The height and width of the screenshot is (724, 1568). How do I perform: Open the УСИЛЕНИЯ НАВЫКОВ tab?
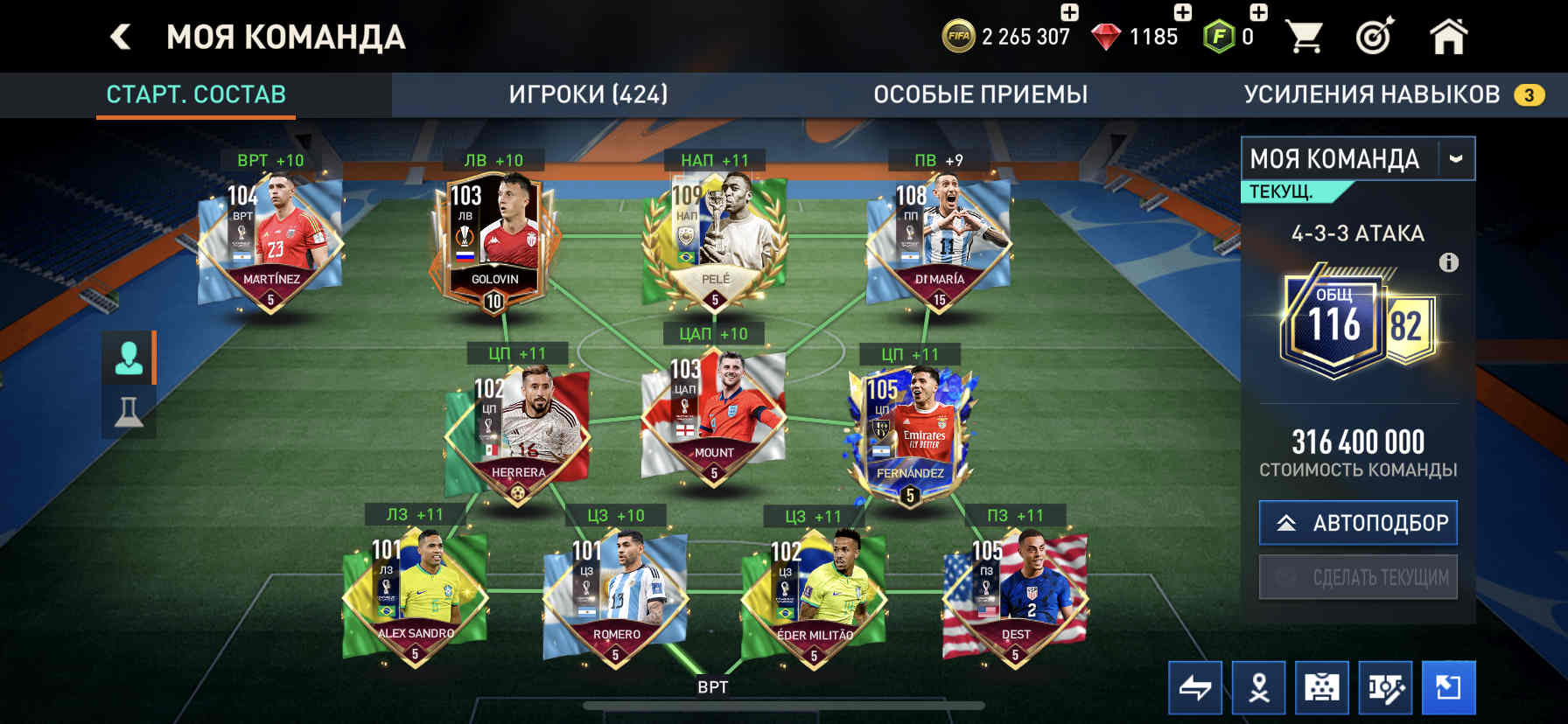point(1372,94)
